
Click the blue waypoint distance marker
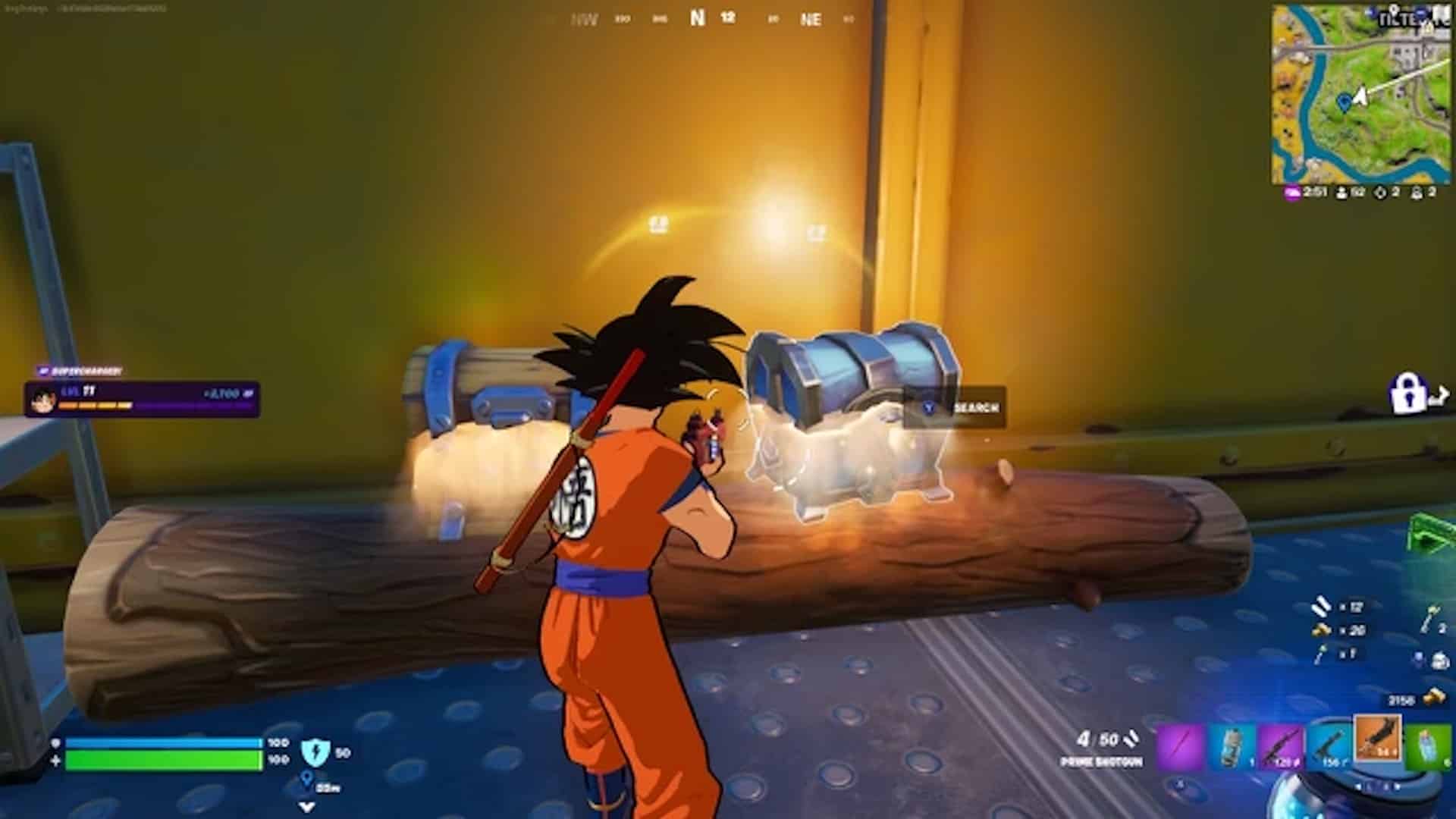pyautogui.click(x=307, y=780)
